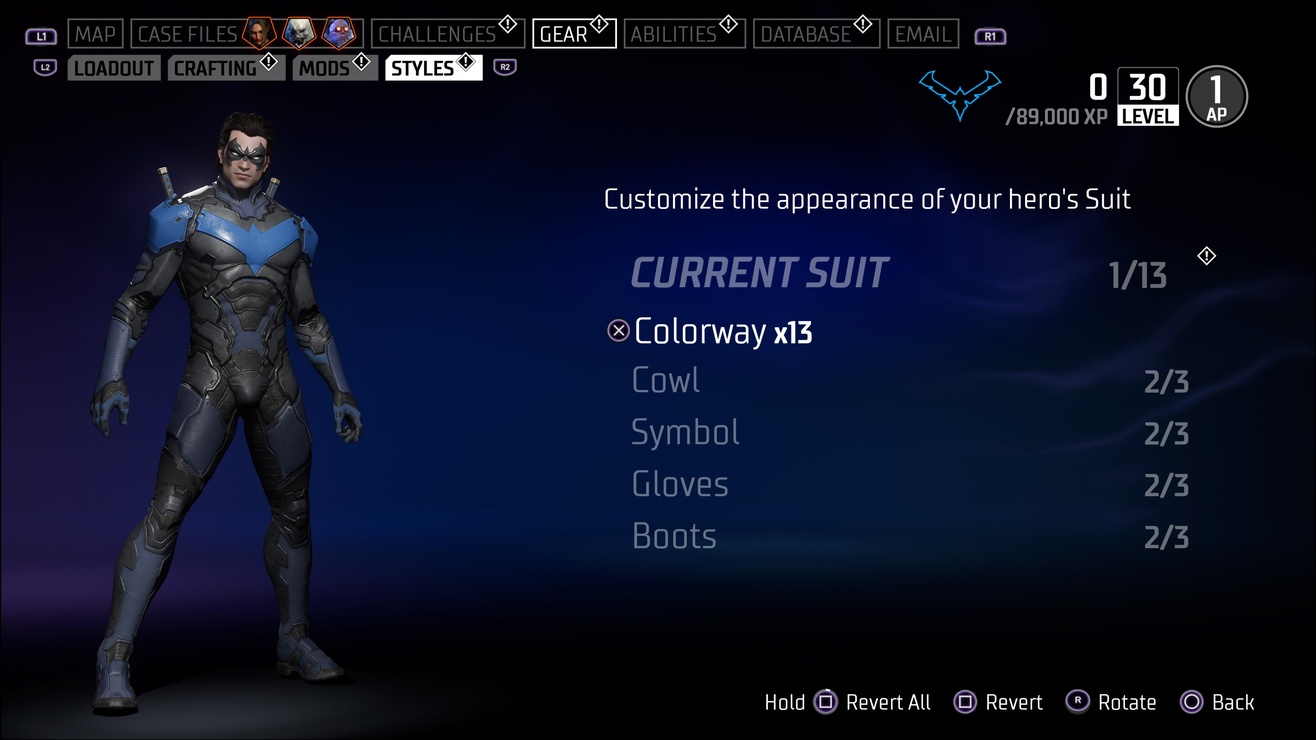The width and height of the screenshot is (1316, 740).
Task: Switch to the Loadout sub-tab
Action: coord(114,68)
